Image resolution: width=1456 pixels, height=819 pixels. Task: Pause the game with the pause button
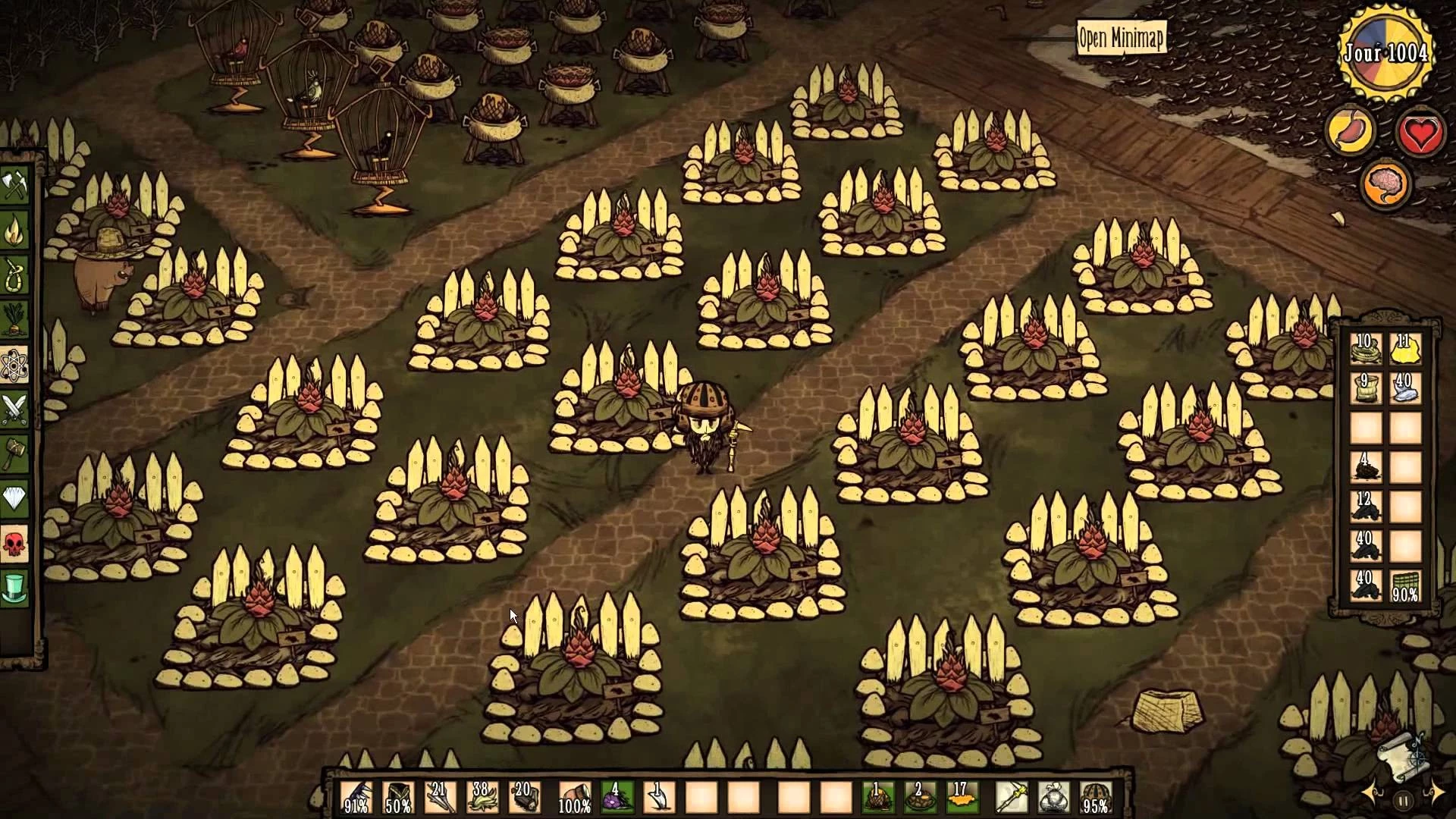(x=1403, y=800)
